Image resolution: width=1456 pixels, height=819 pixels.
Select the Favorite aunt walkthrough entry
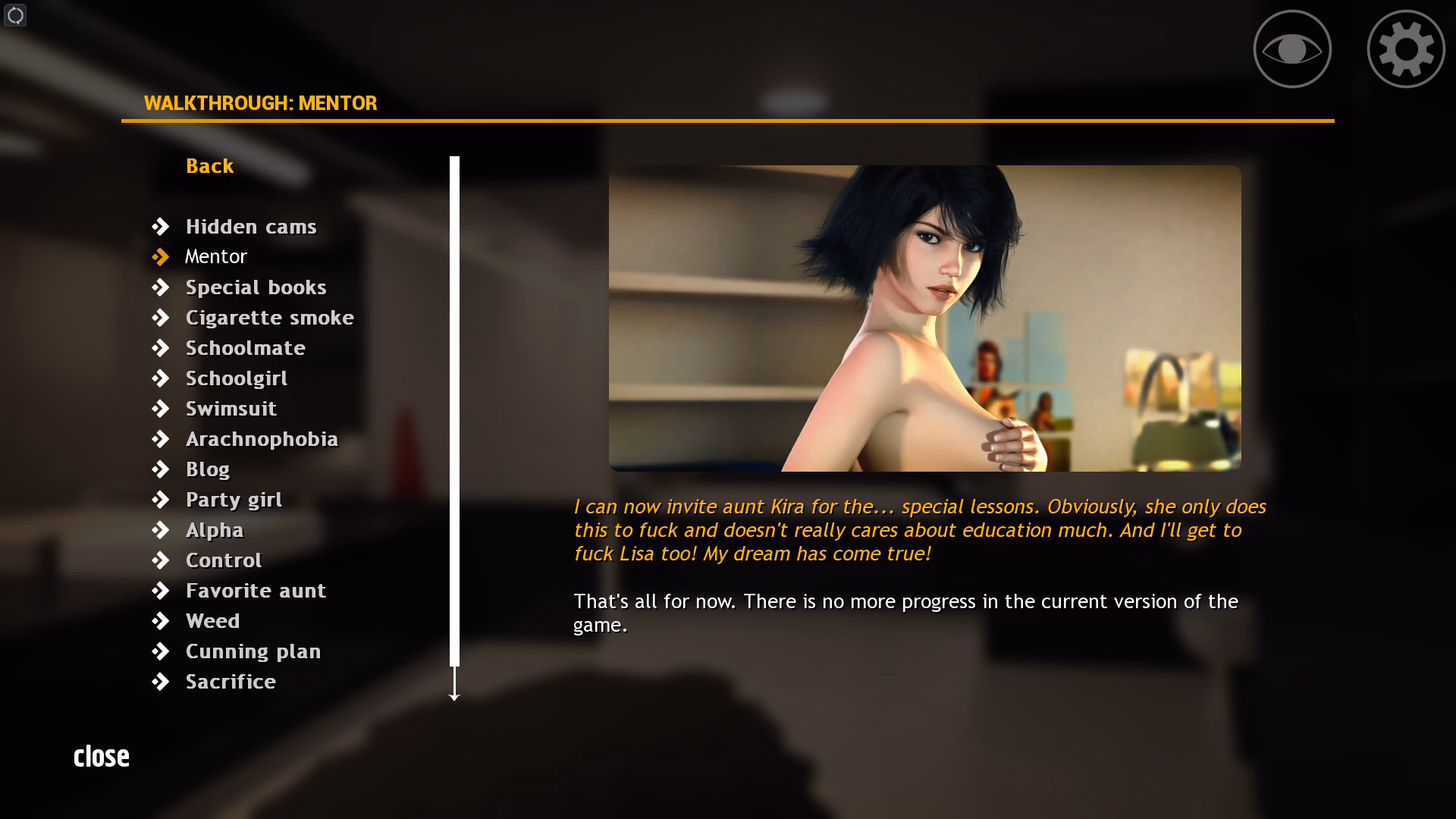[x=256, y=590]
